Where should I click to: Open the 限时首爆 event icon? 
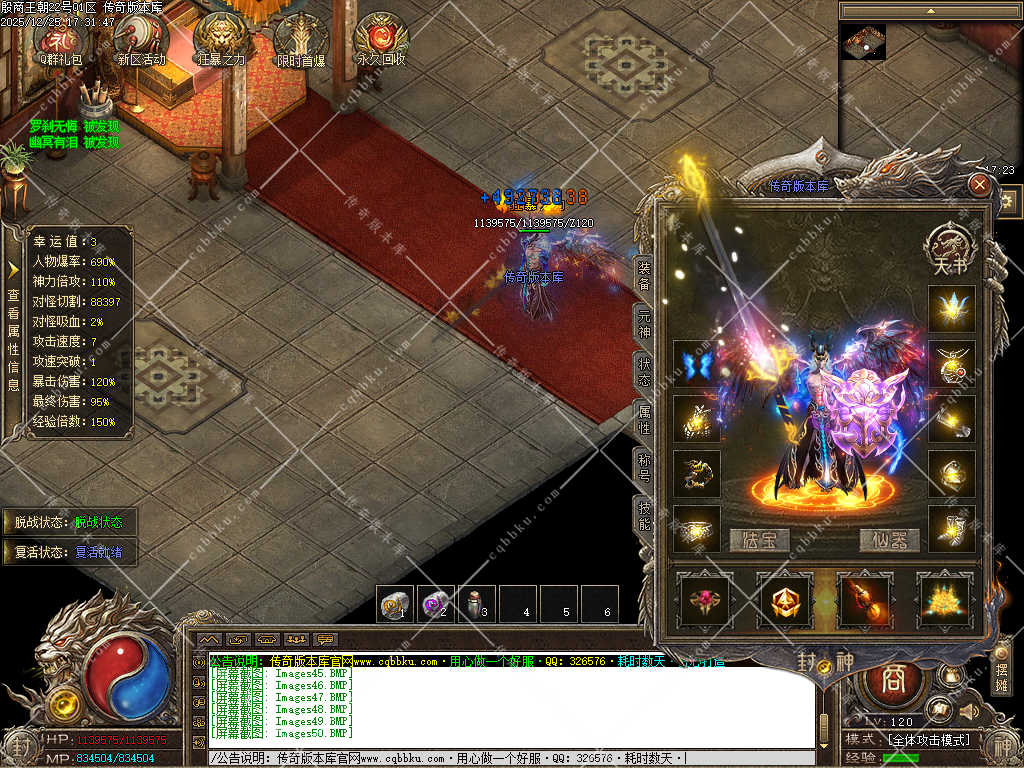301,38
